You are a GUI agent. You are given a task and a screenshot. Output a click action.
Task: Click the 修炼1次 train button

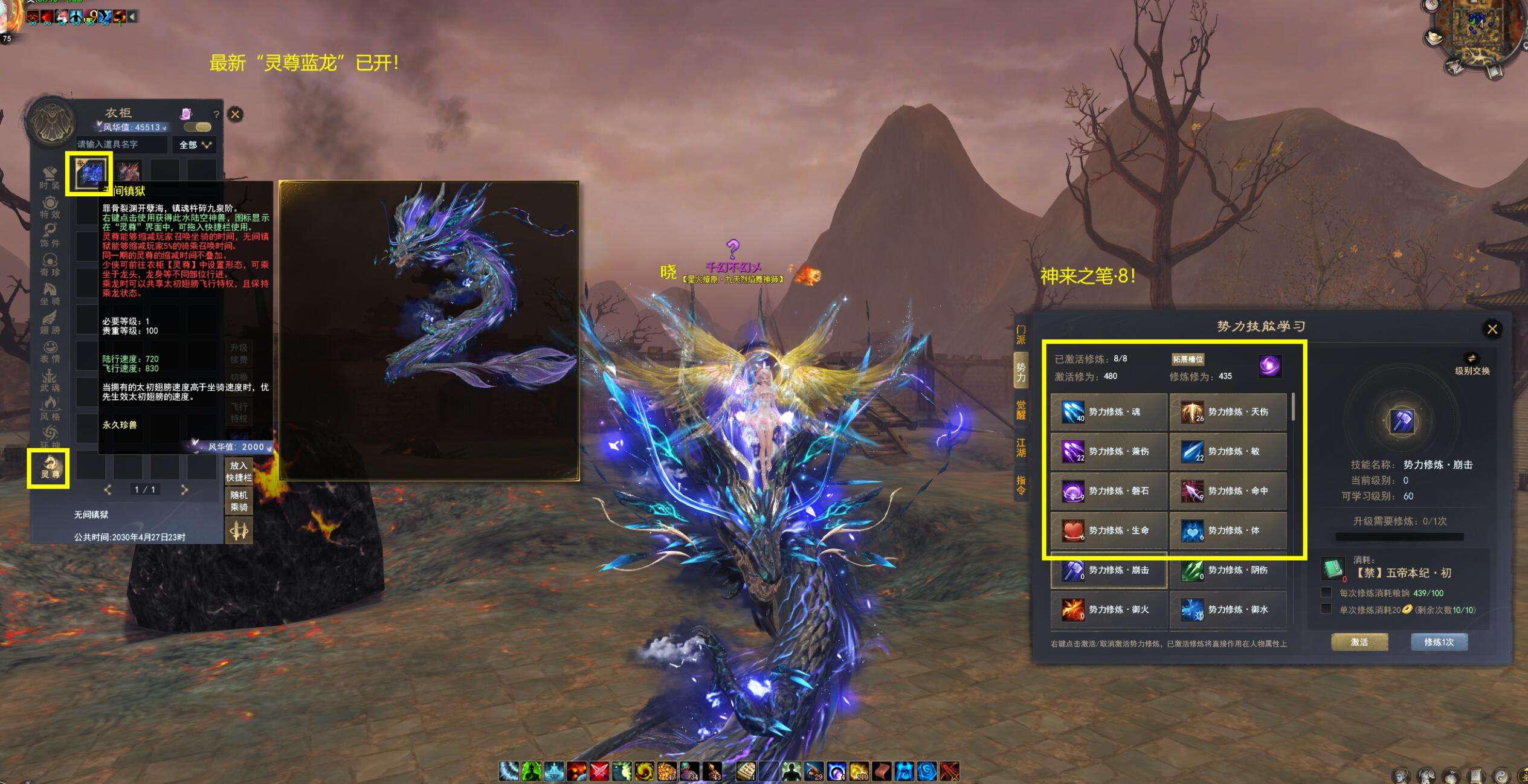(1439, 642)
